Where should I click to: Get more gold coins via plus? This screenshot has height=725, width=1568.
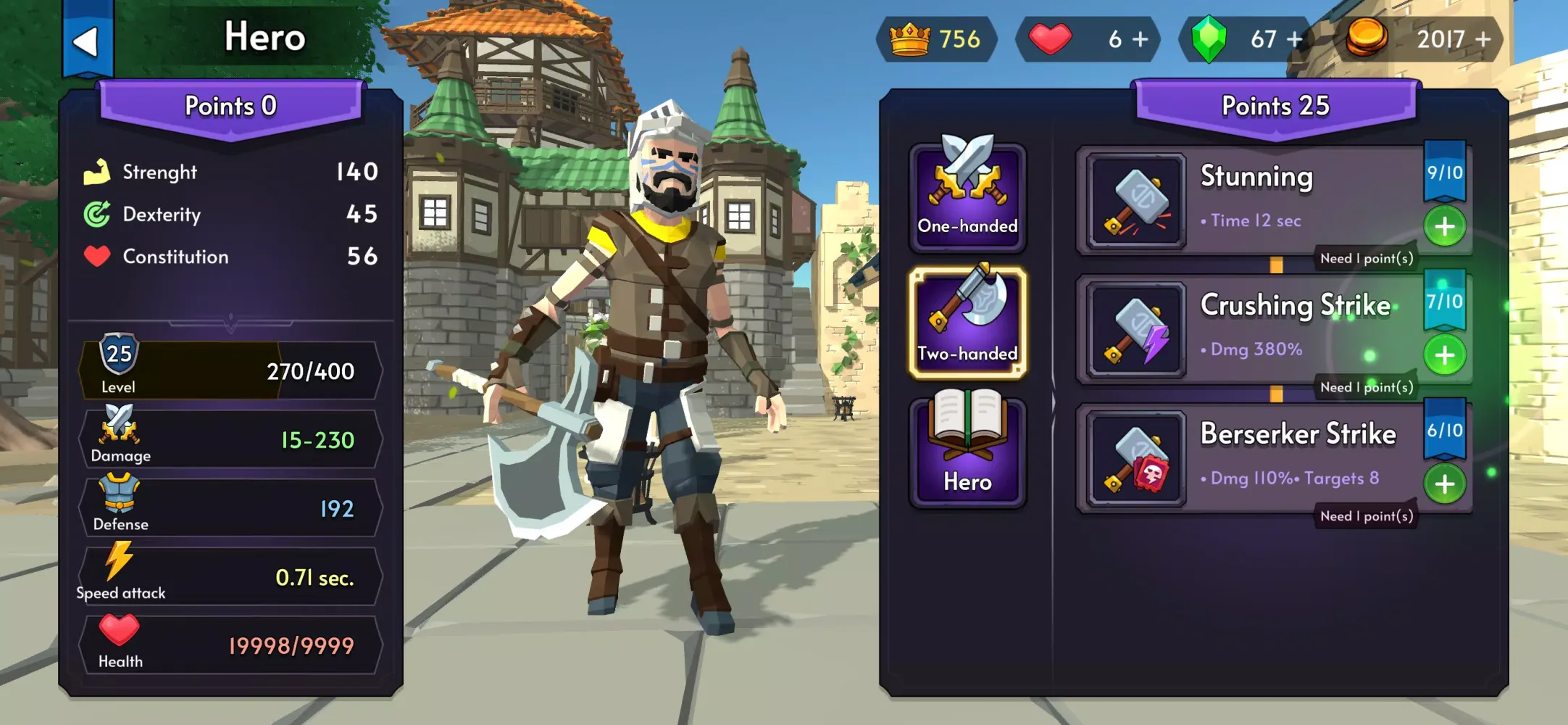point(1483,39)
